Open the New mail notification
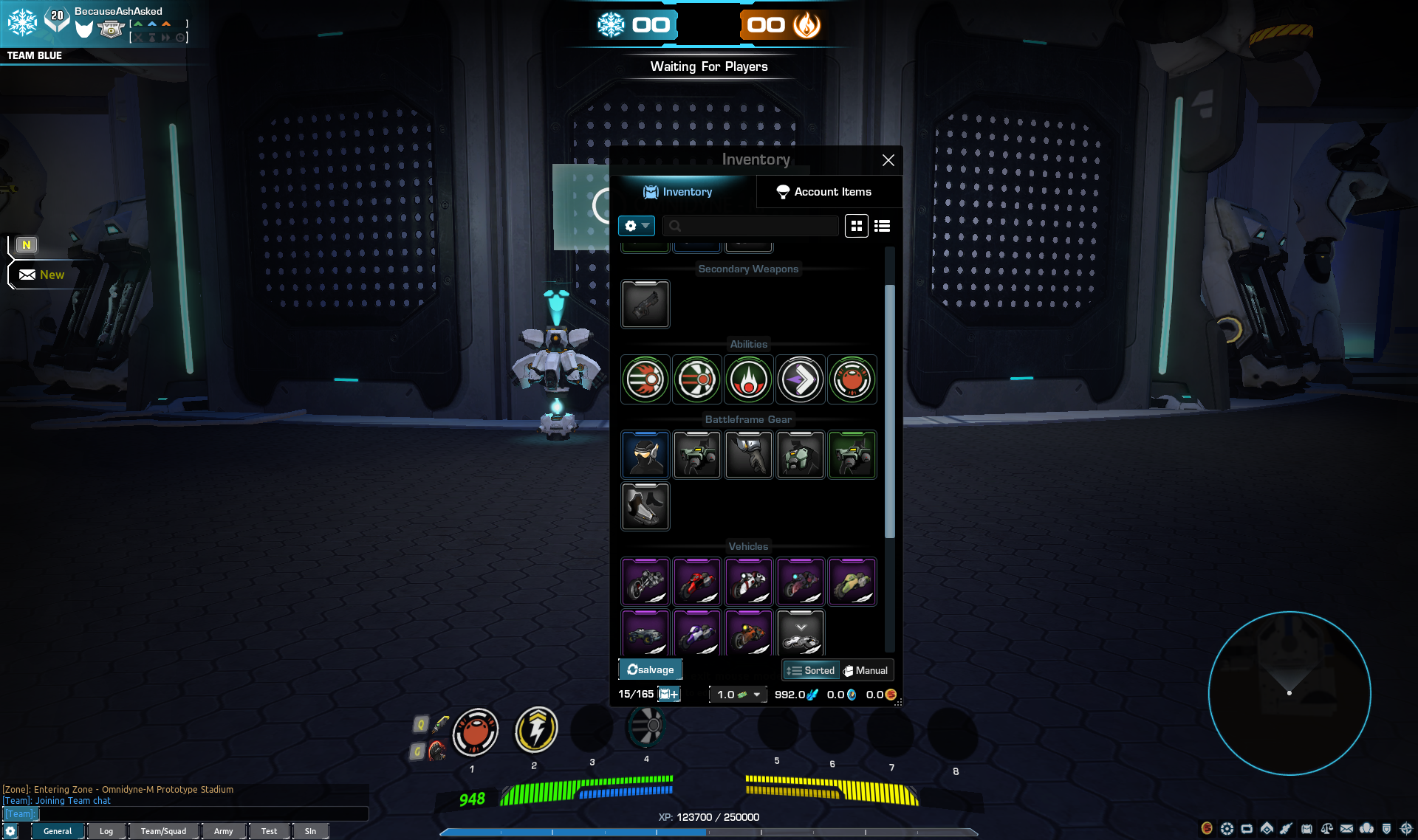This screenshot has width=1418, height=840. (x=43, y=275)
